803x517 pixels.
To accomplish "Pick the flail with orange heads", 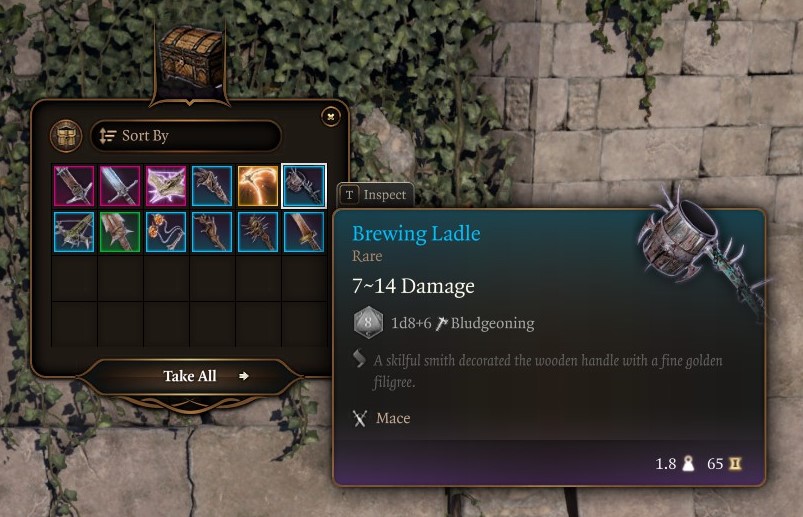I will 166,232.
